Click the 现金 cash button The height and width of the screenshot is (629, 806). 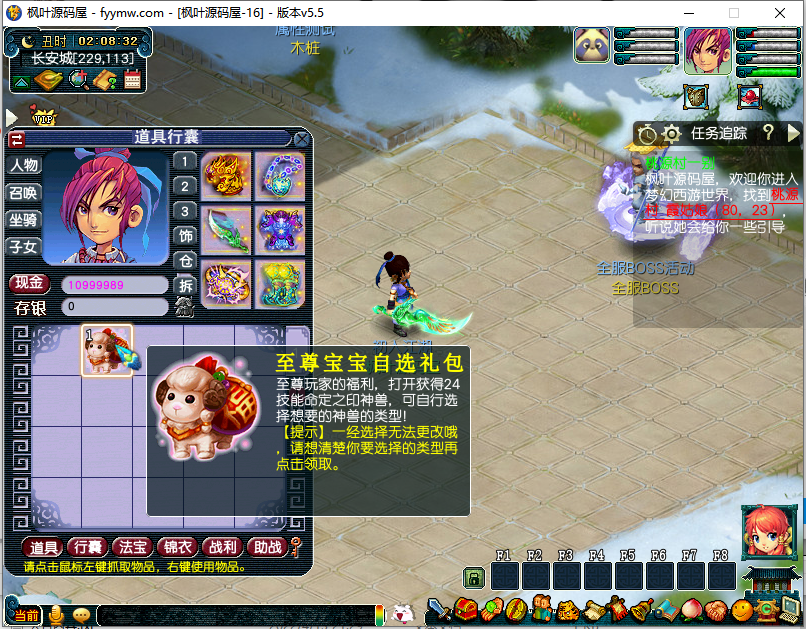(31, 284)
